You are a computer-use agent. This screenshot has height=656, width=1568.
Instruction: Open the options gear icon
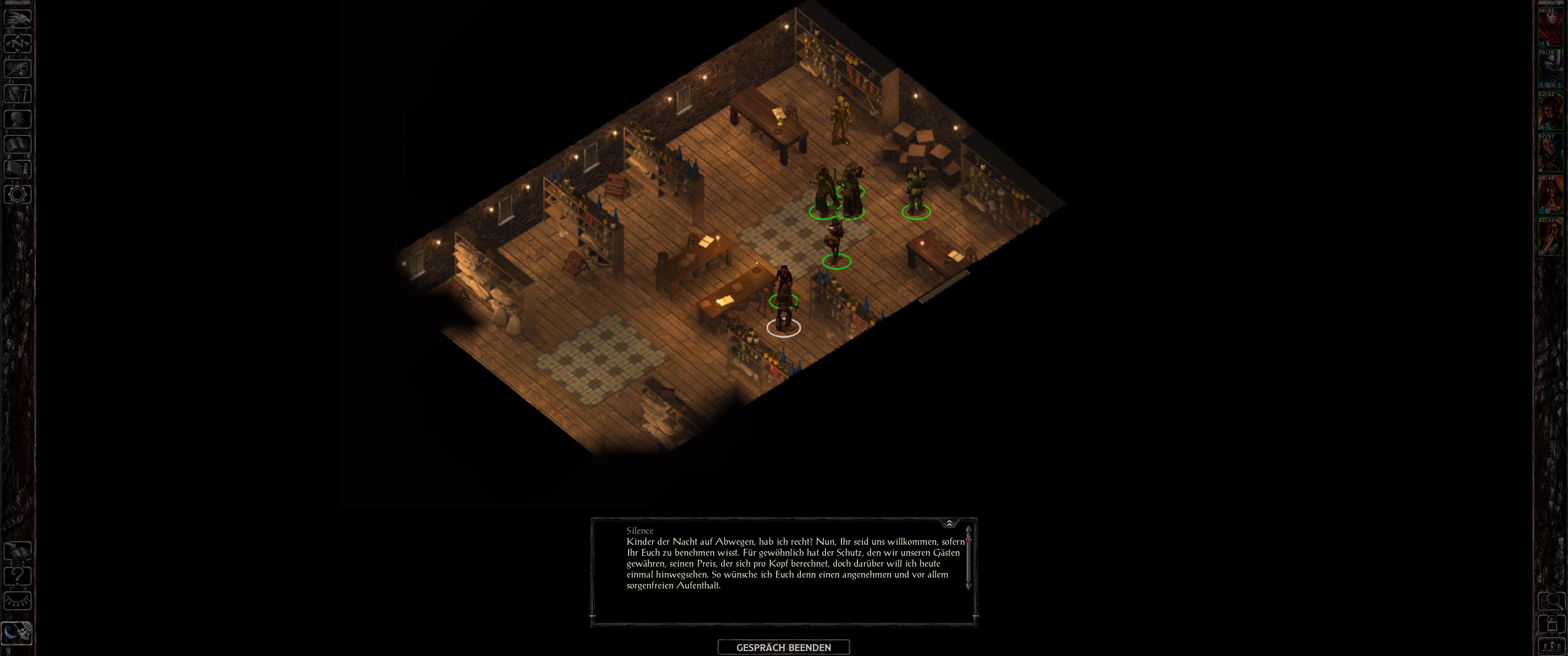[18, 195]
